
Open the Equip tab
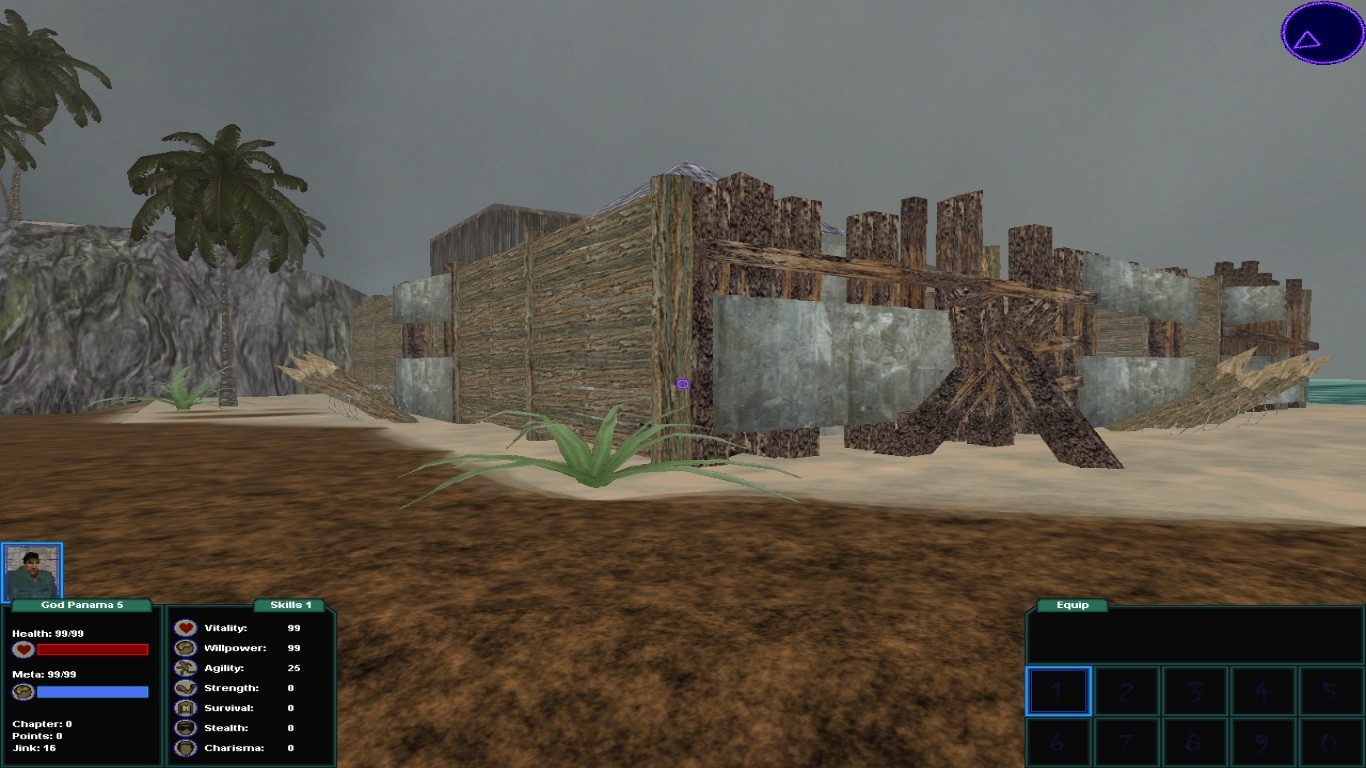click(1072, 605)
